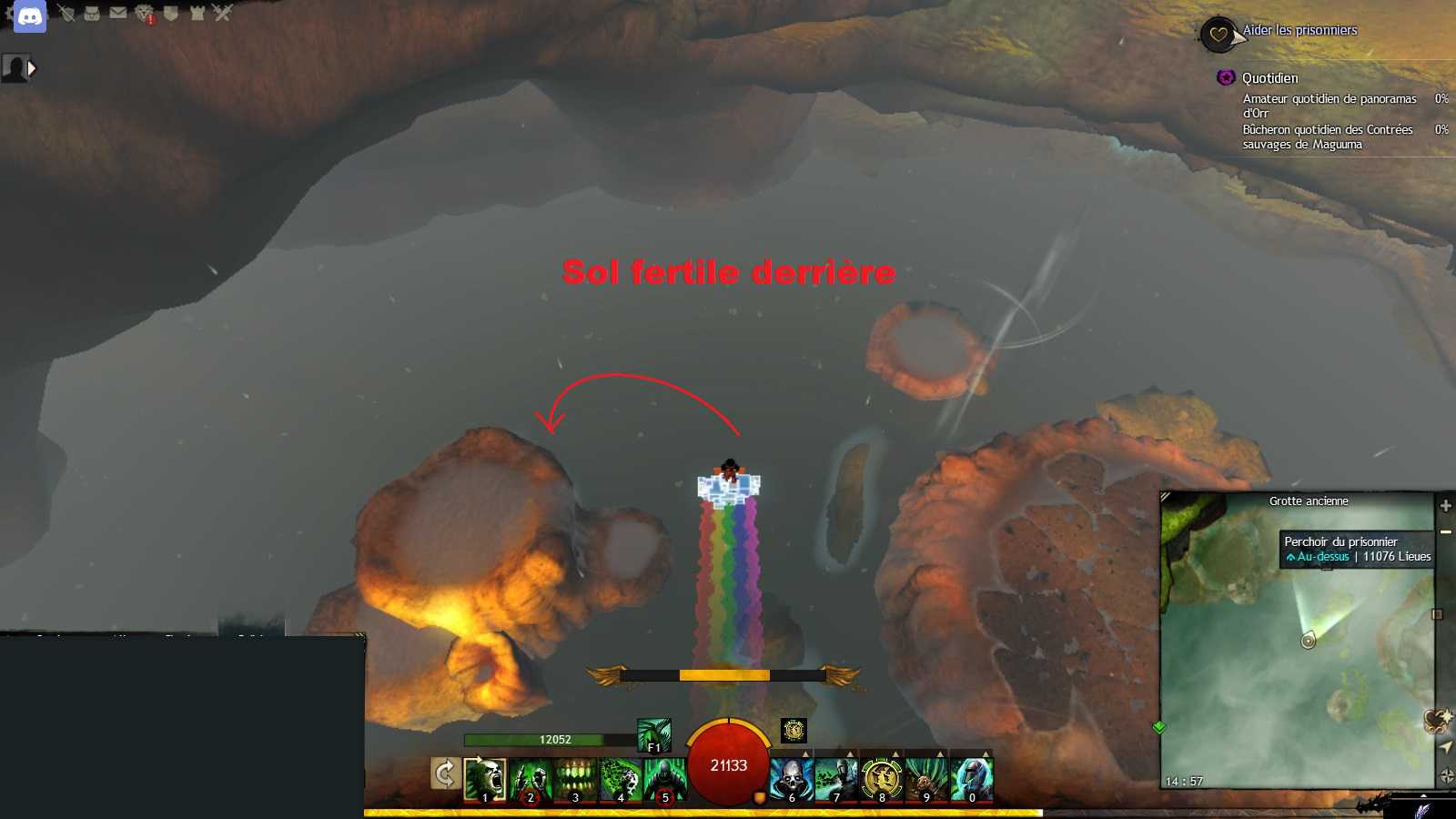Open the Discord overlay icon
The width and height of the screenshot is (1456, 819).
pyautogui.click(x=30, y=16)
